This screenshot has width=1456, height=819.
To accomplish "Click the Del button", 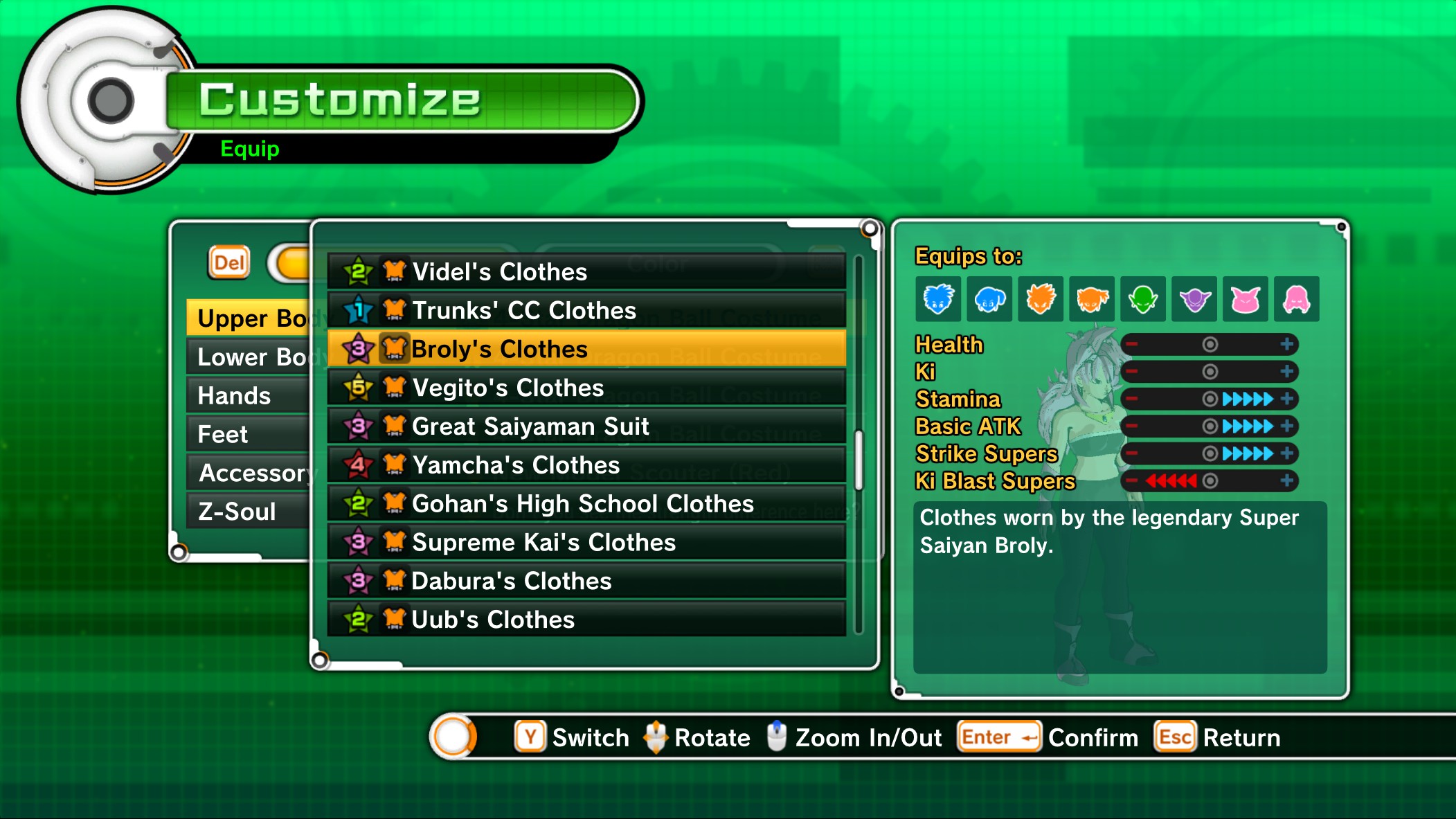I will (228, 262).
